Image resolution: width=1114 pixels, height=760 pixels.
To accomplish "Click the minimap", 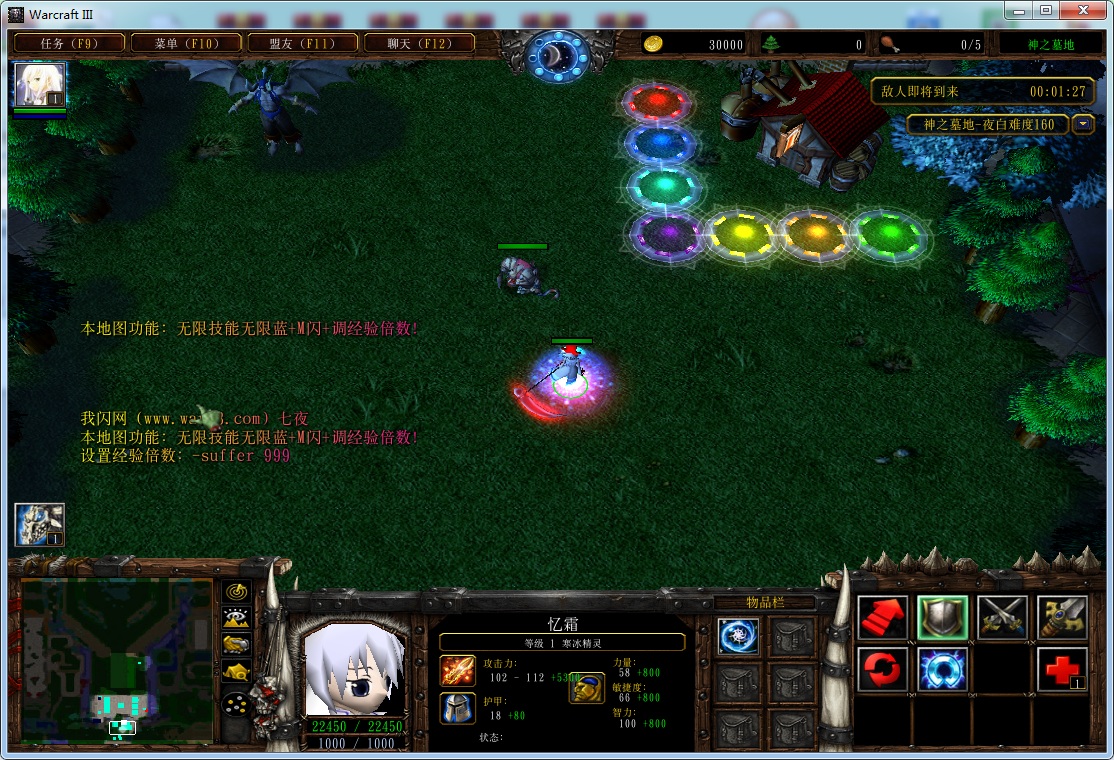I will point(117,660).
